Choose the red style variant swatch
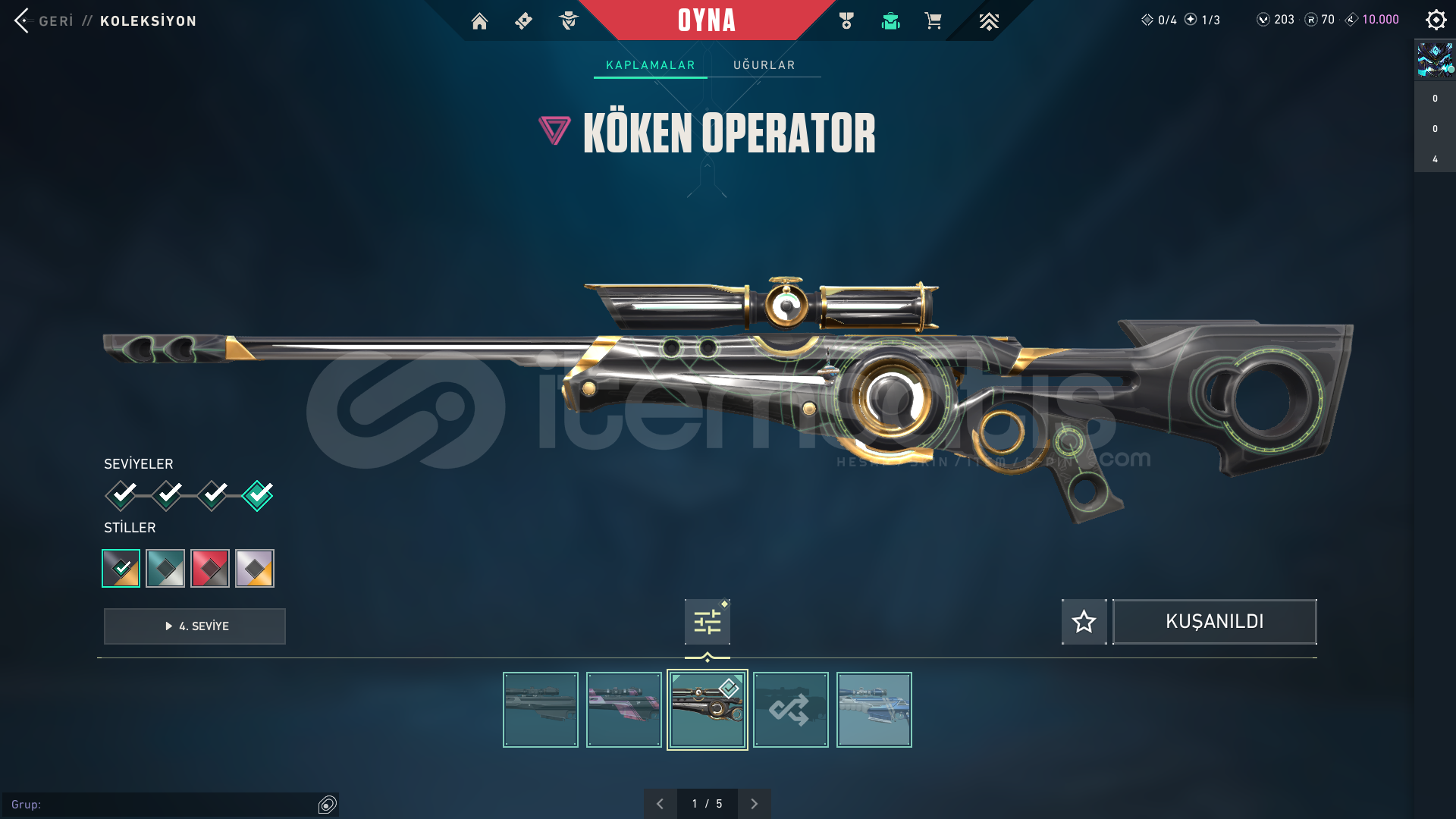The image size is (1456, 819). pyautogui.click(x=210, y=568)
